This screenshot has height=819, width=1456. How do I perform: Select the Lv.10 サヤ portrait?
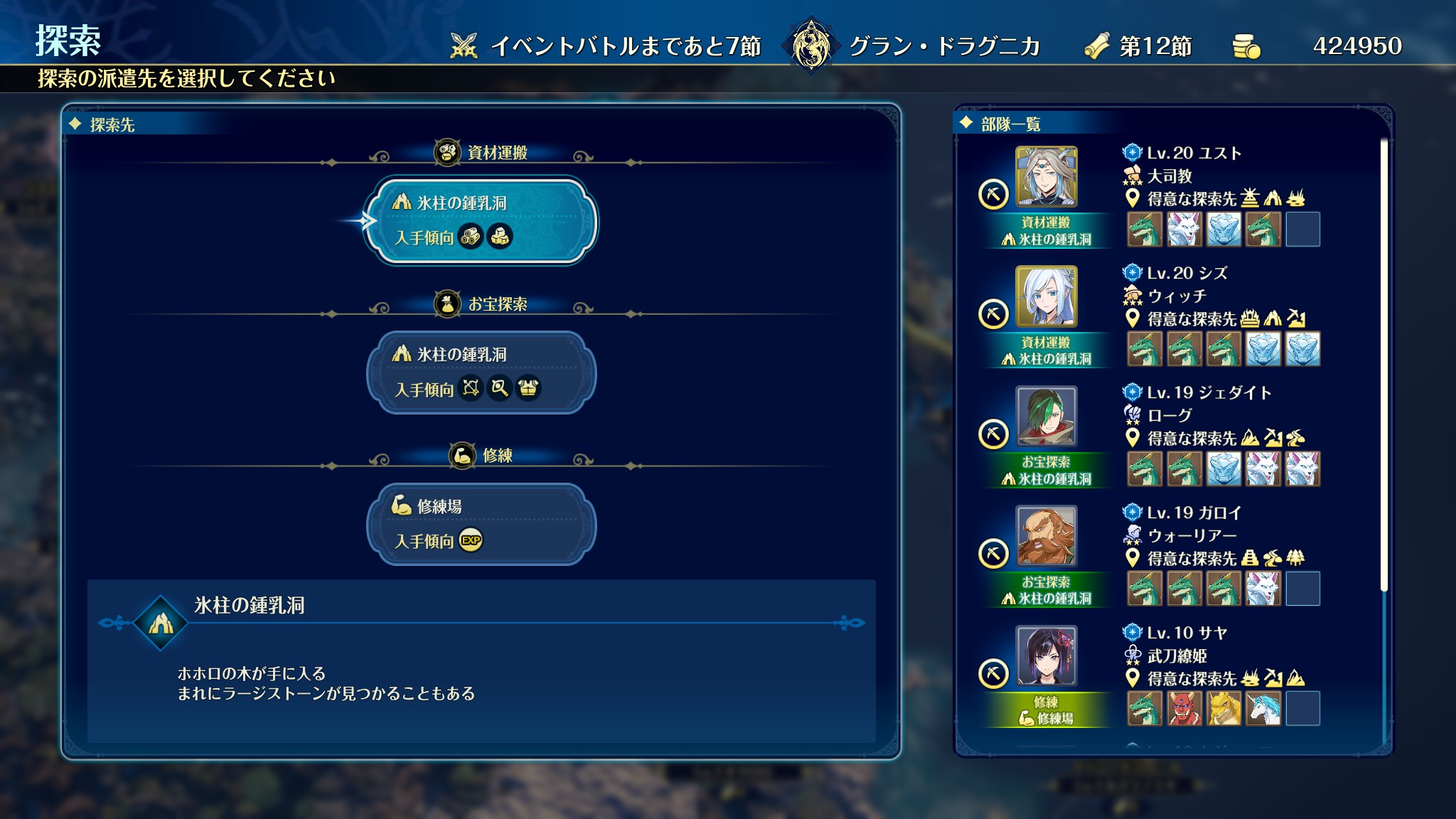pos(1046,655)
